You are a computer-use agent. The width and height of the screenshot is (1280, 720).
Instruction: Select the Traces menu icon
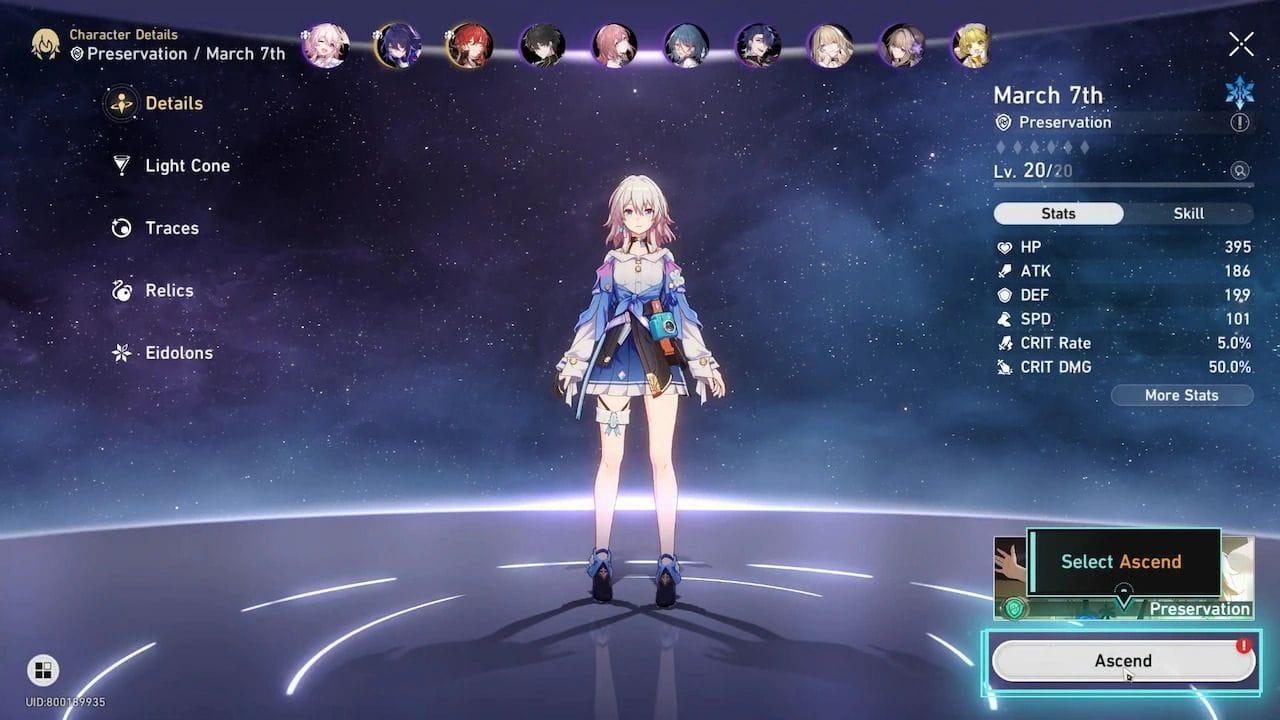(123, 228)
